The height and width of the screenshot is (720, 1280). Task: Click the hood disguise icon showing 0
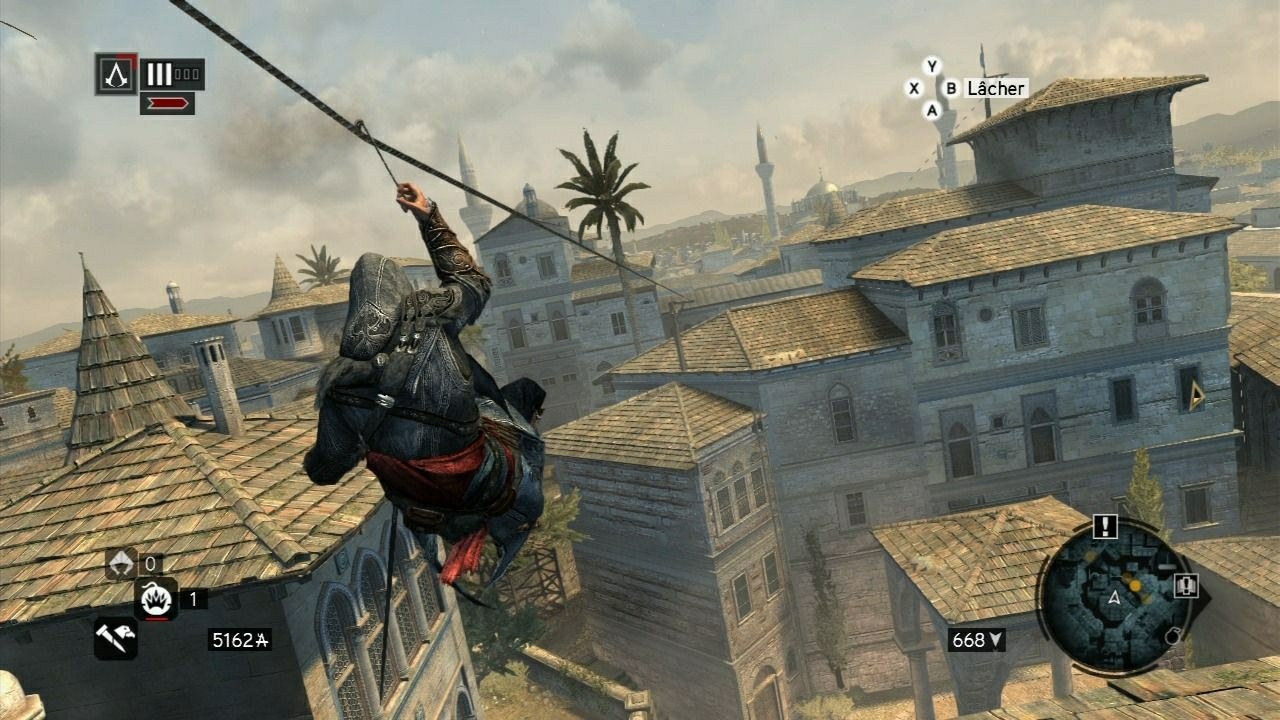pyautogui.click(x=120, y=562)
